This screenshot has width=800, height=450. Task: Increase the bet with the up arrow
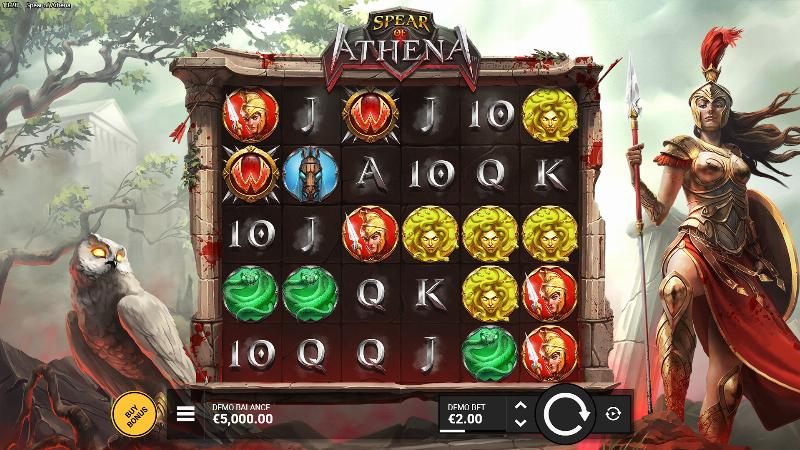(518, 405)
